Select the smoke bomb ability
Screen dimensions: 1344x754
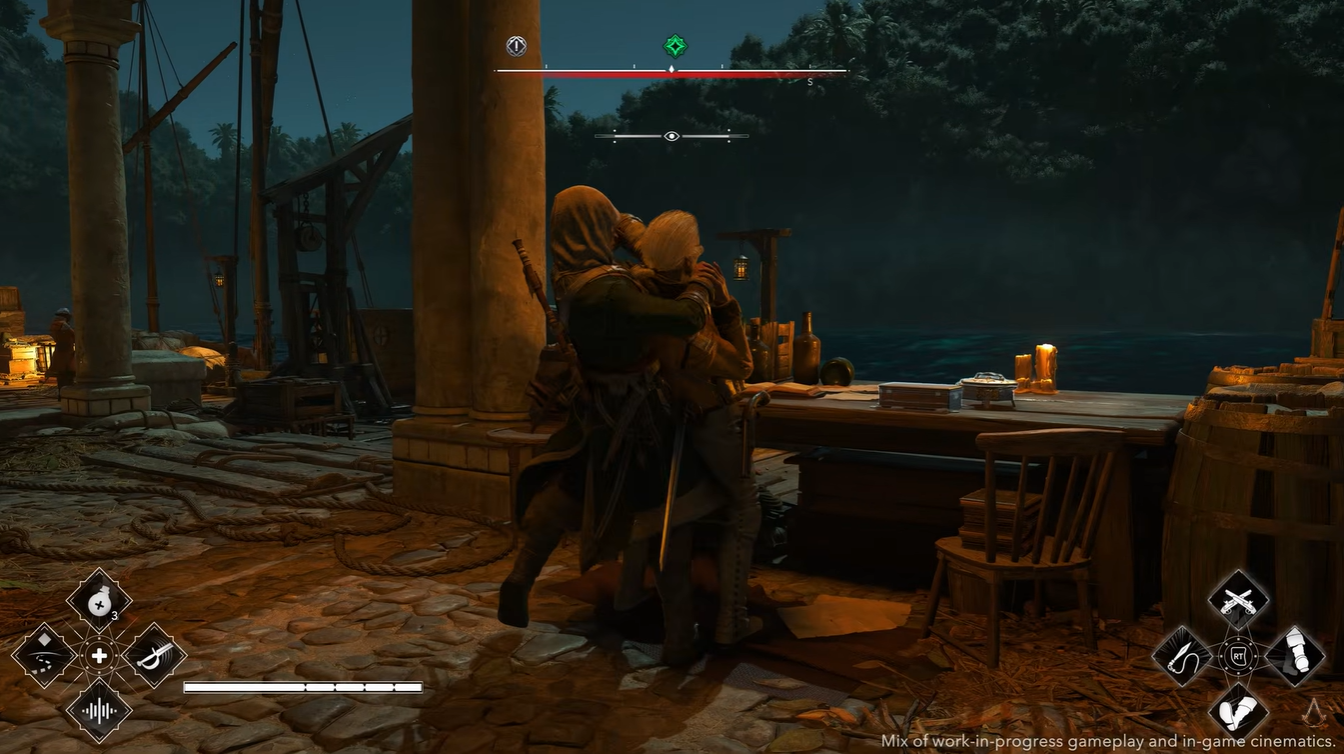point(98,603)
